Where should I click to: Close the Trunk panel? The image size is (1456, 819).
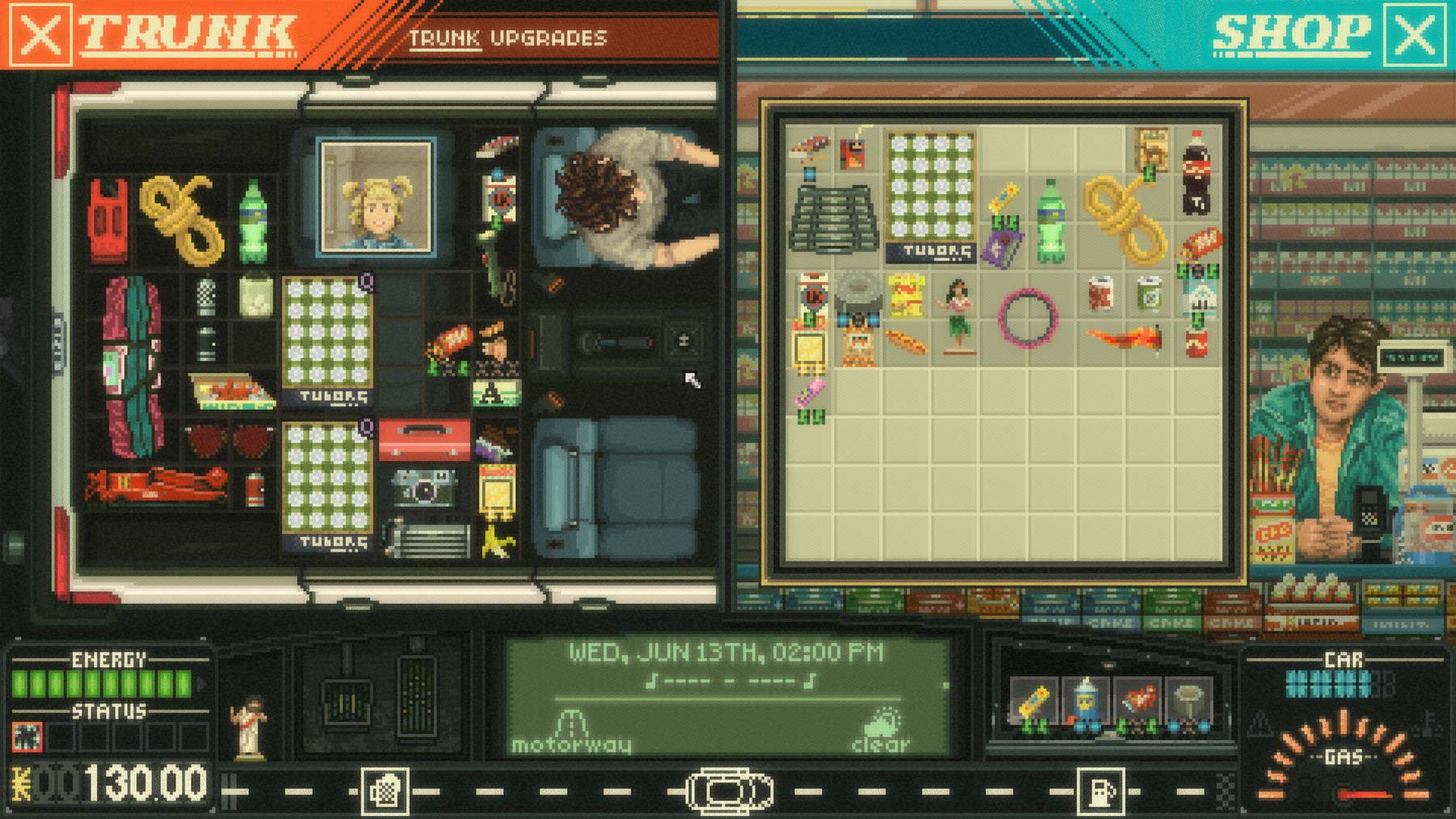38,35
